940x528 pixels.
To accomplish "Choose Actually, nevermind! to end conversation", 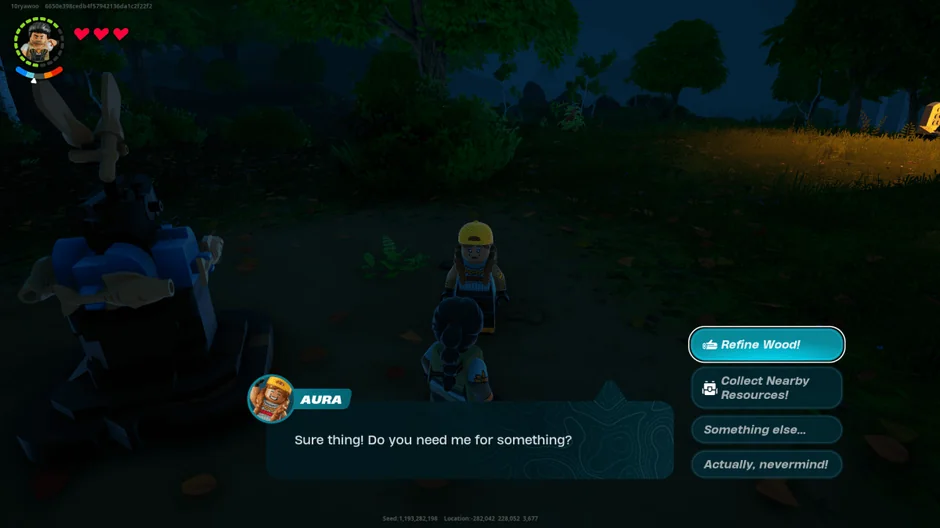I will click(x=766, y=465).
